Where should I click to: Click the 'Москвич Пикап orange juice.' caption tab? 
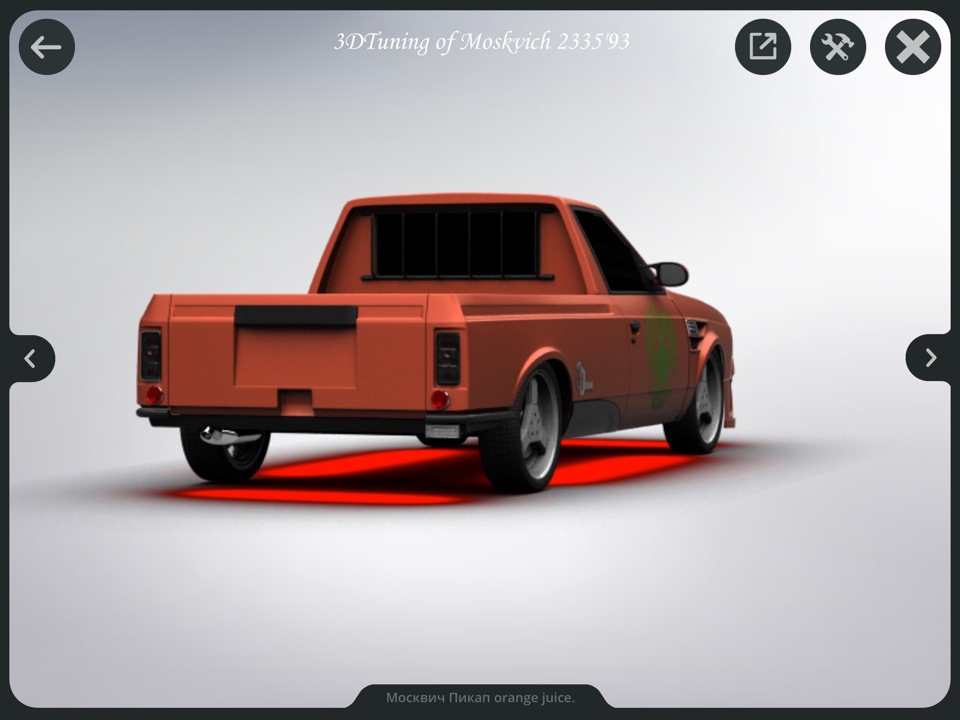(480, 697)
